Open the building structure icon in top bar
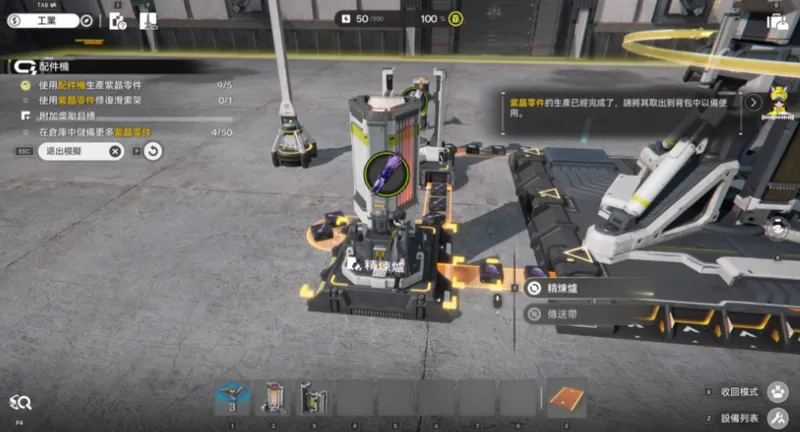Viewport: 800px width, 432px height. 148,18
